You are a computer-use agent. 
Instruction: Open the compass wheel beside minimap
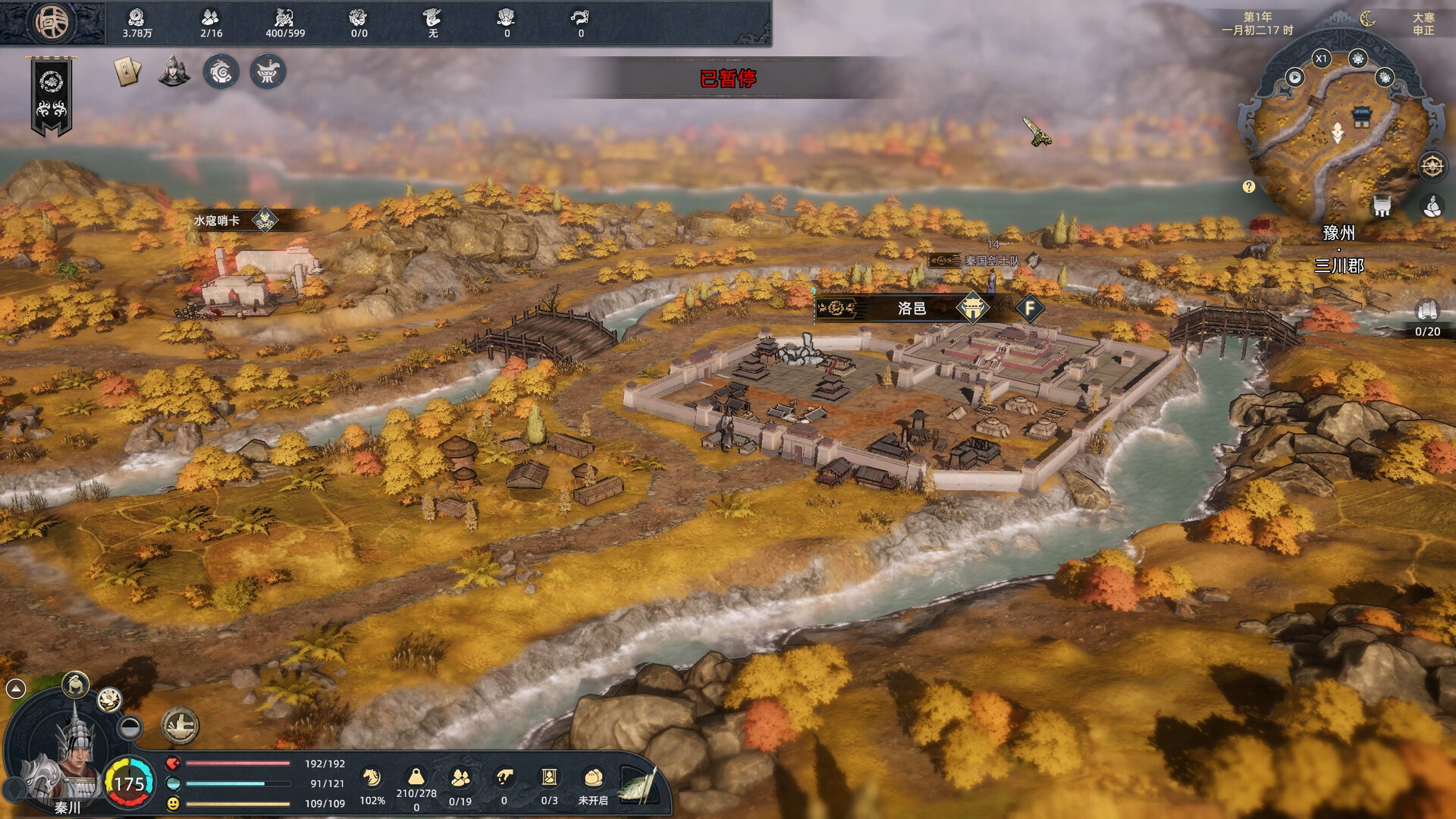[x=1432, y=166]
